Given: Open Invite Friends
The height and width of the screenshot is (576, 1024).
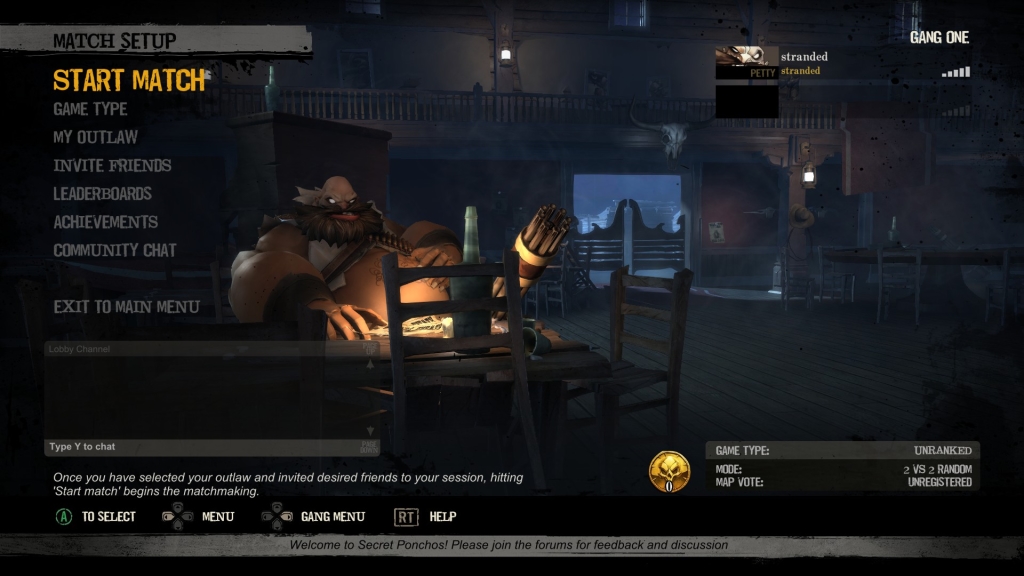Looking at the screenshot, I should (x=112, y=165).
